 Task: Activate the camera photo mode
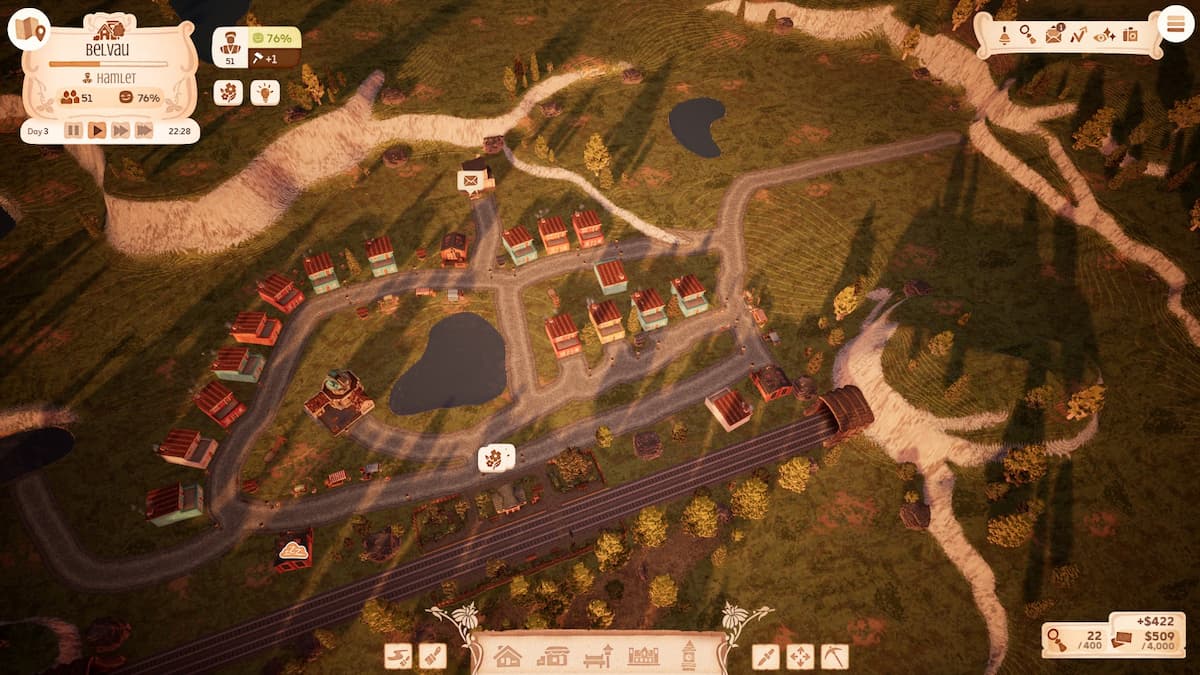1130,35
